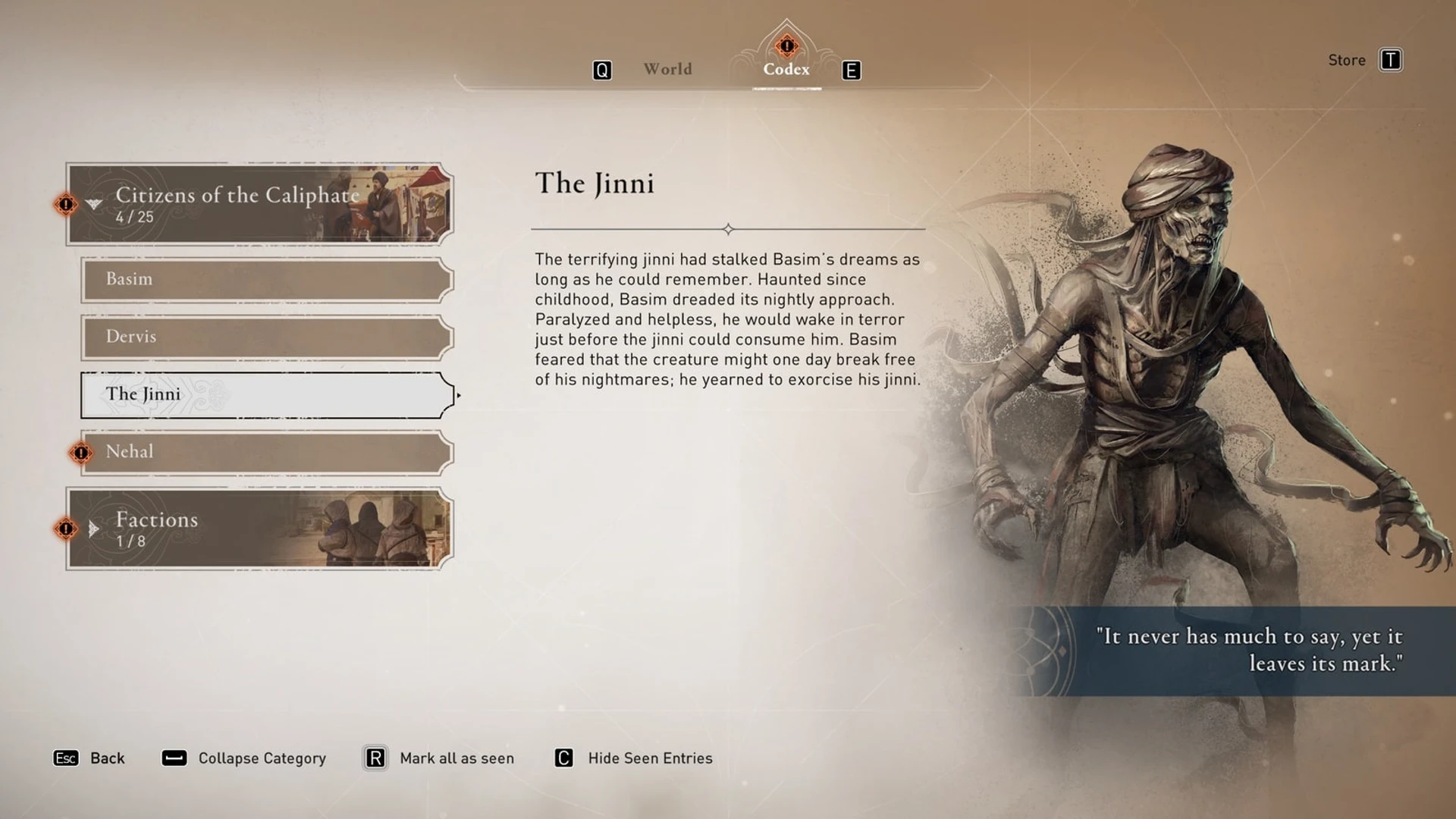1456x819 pixels.
Task: Select the Dervis entry
Action: pyautogui.click(x=267, y=337)
